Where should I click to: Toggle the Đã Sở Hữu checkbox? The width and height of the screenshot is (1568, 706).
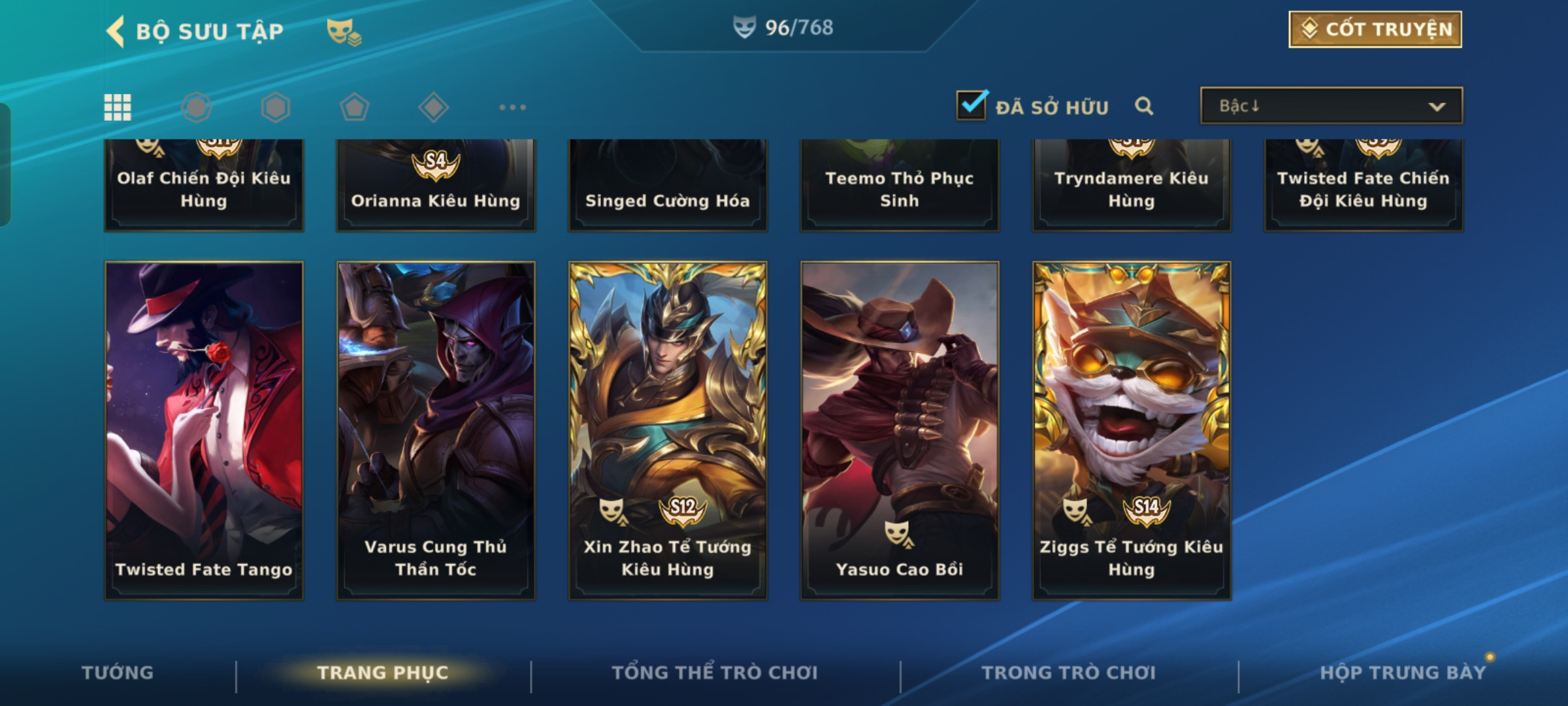coord(971,105)
